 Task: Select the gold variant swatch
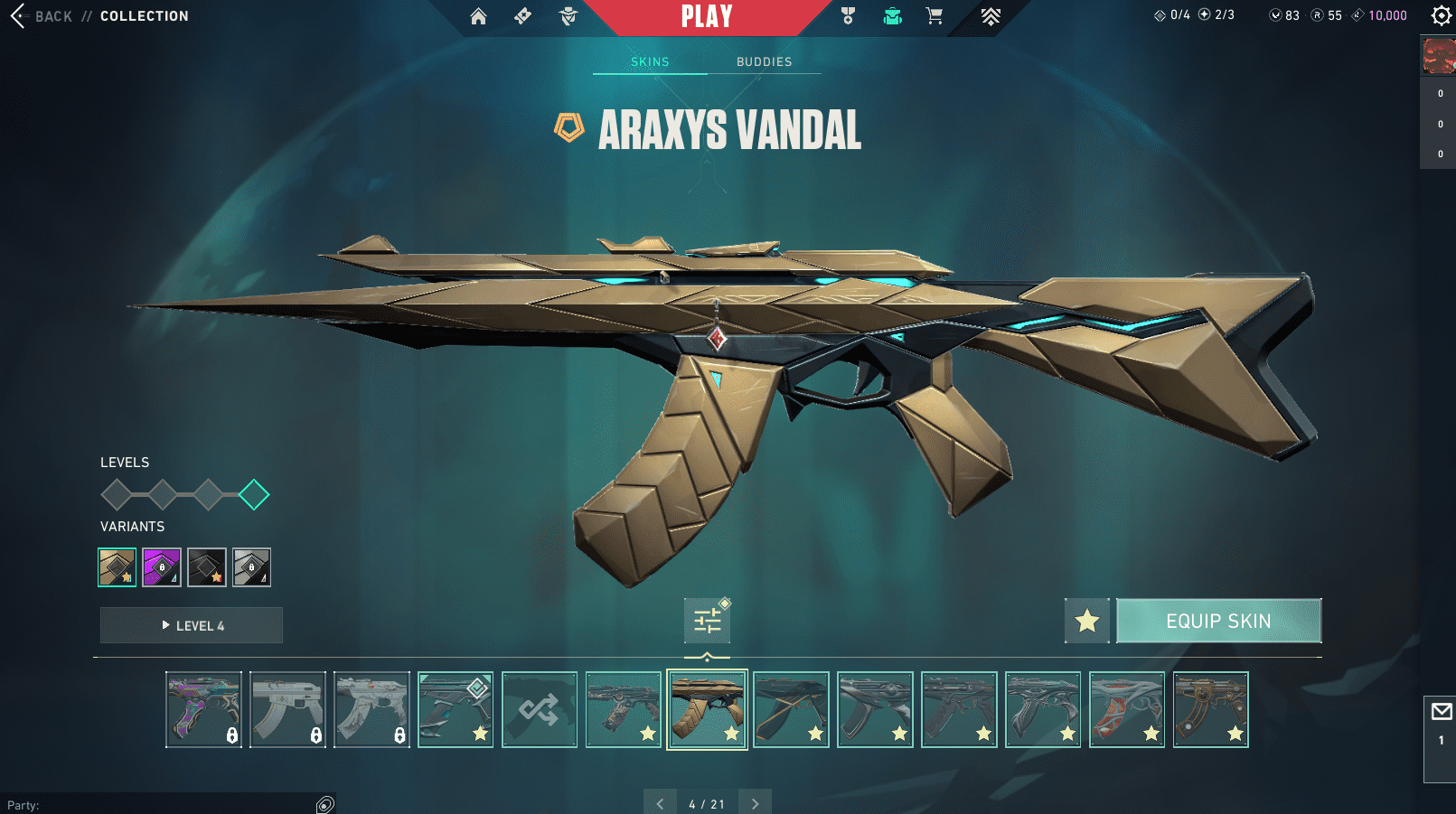(117, 567)
